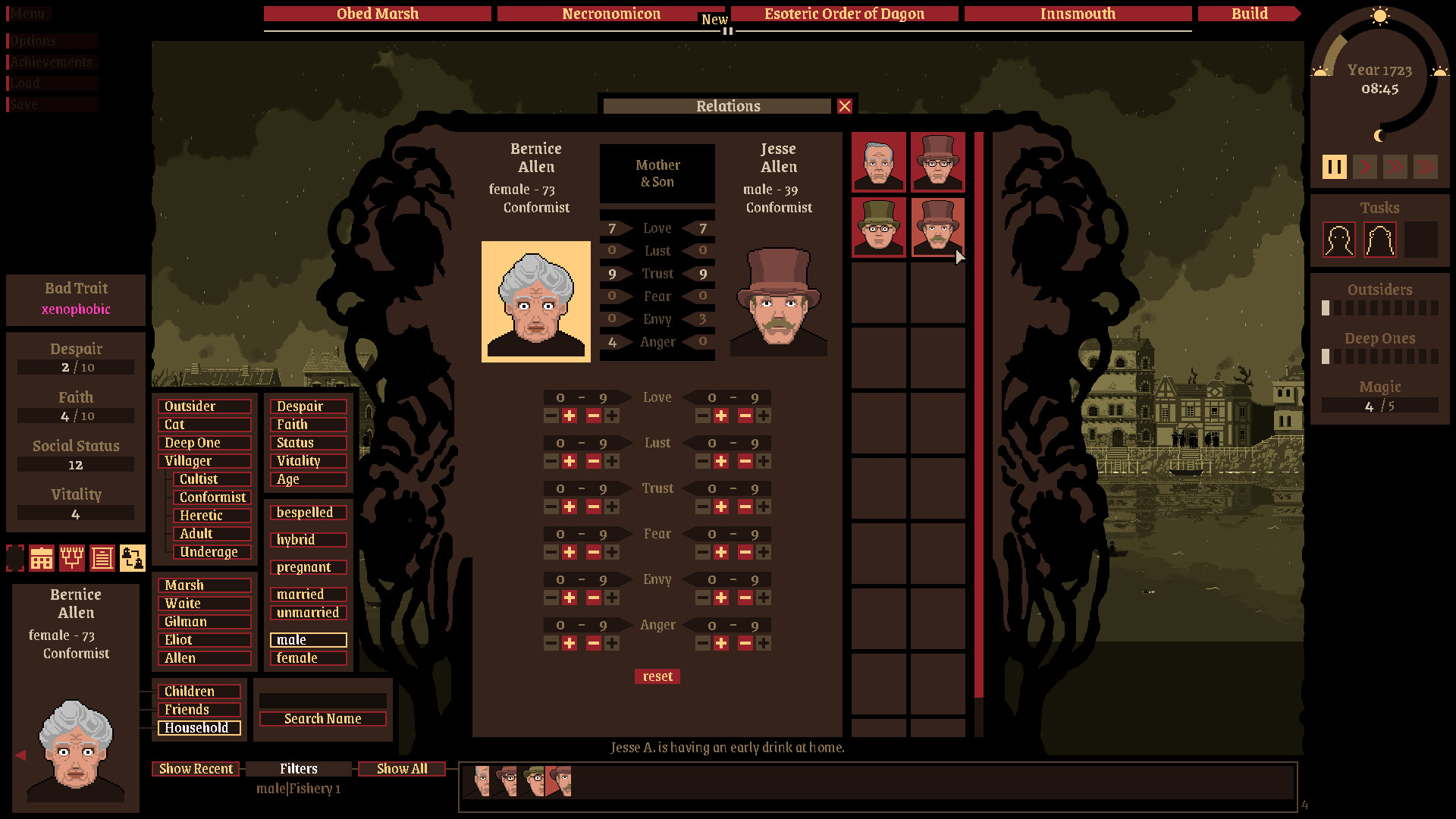The image size is (1456, 819).
Task: Open the journal scroll panel
Action: click(x=104, y=559)
